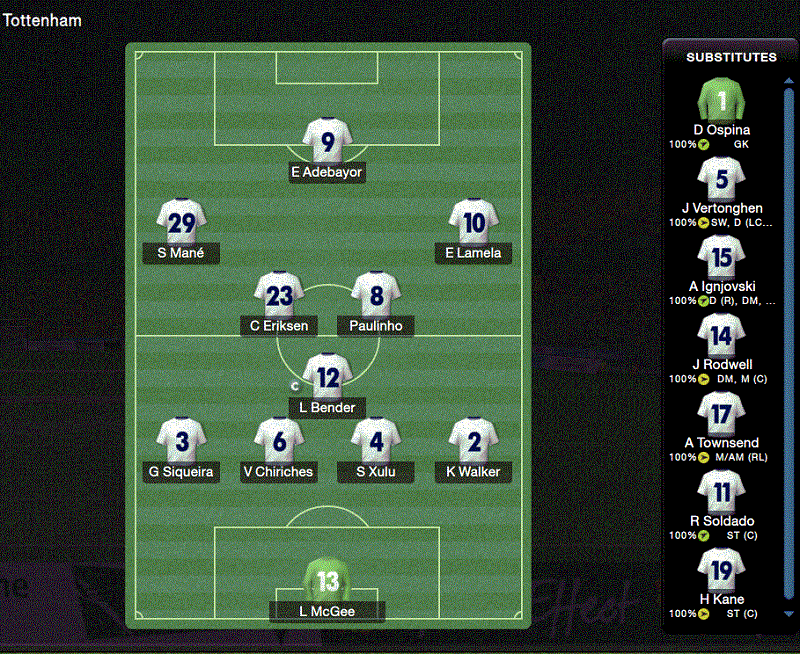Choose midfielder C Eriksen, number 23

[x=279, y=295]
